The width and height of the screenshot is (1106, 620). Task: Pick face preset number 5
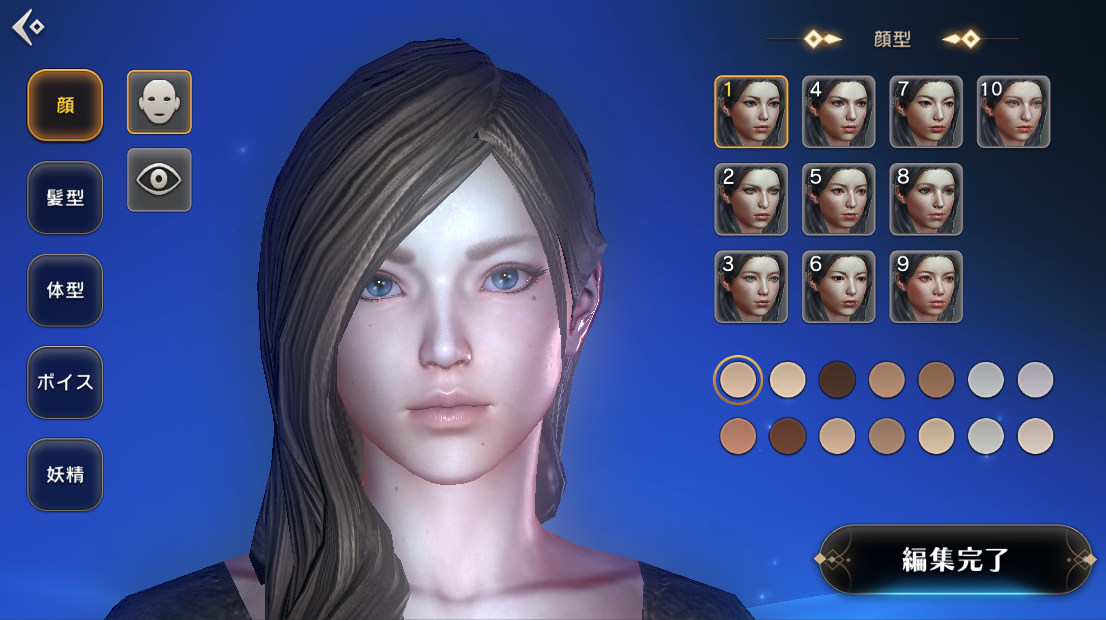coord(838,199)
